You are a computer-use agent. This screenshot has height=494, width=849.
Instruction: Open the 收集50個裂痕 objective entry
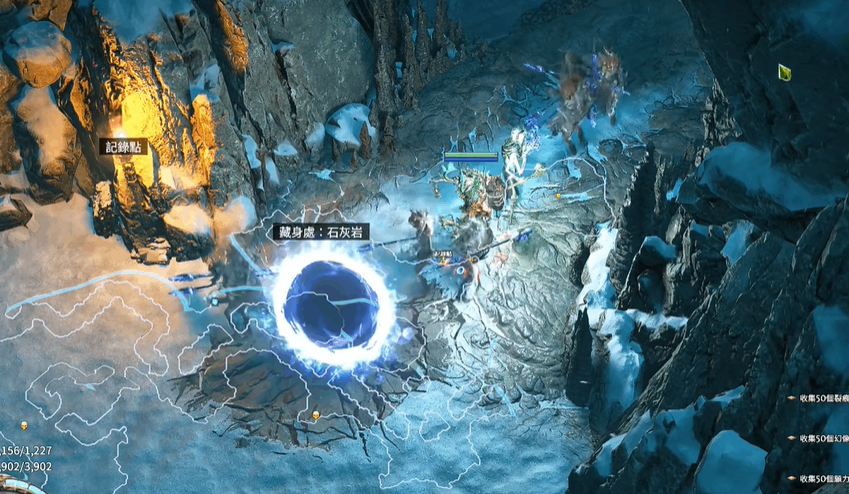pos(822,397)
